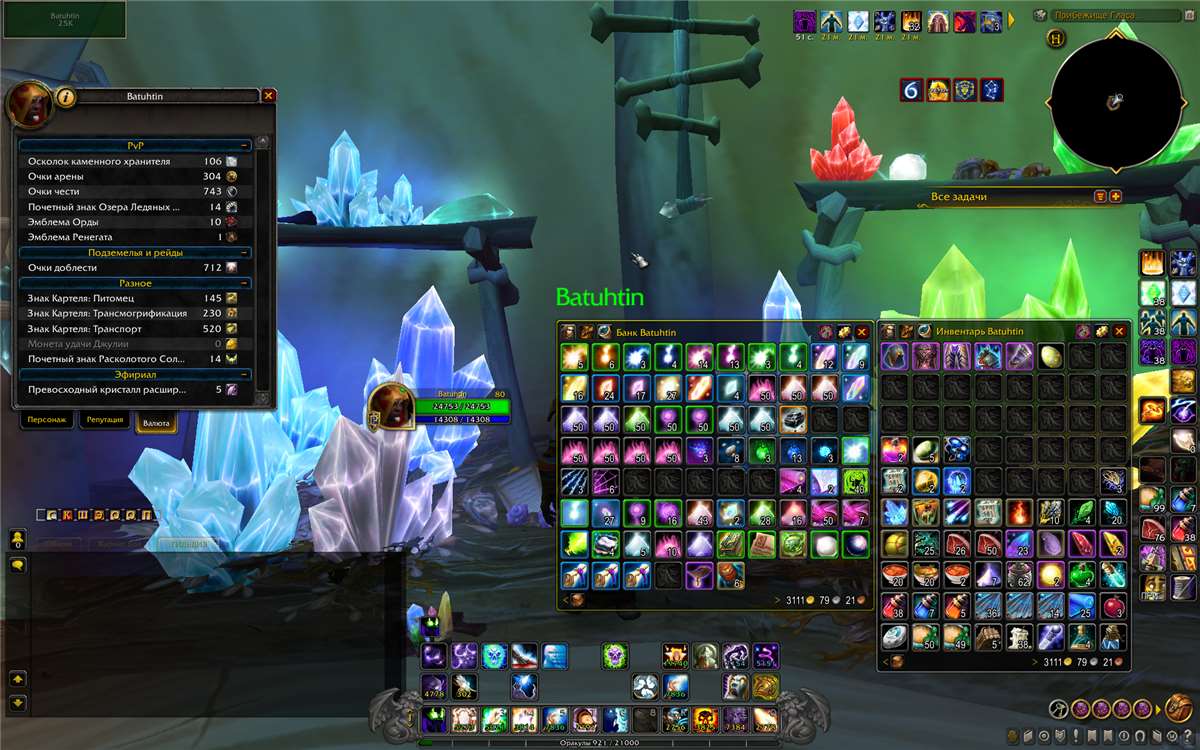The height and width of the screenshot is (750, 1200).
Task: Close the Банк Batuhtin window
Action: 862,331
